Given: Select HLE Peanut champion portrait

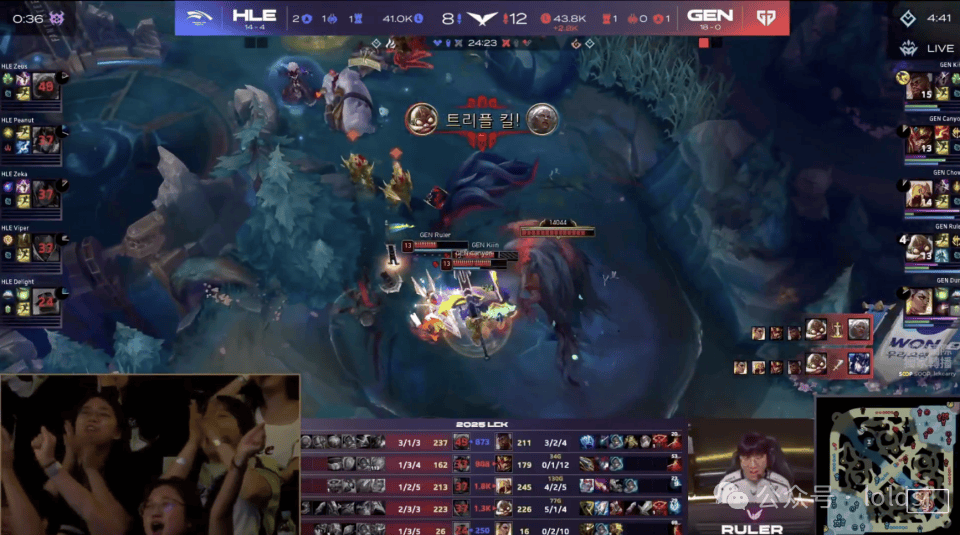Looking at the screenshot, I should click(45, 142).
